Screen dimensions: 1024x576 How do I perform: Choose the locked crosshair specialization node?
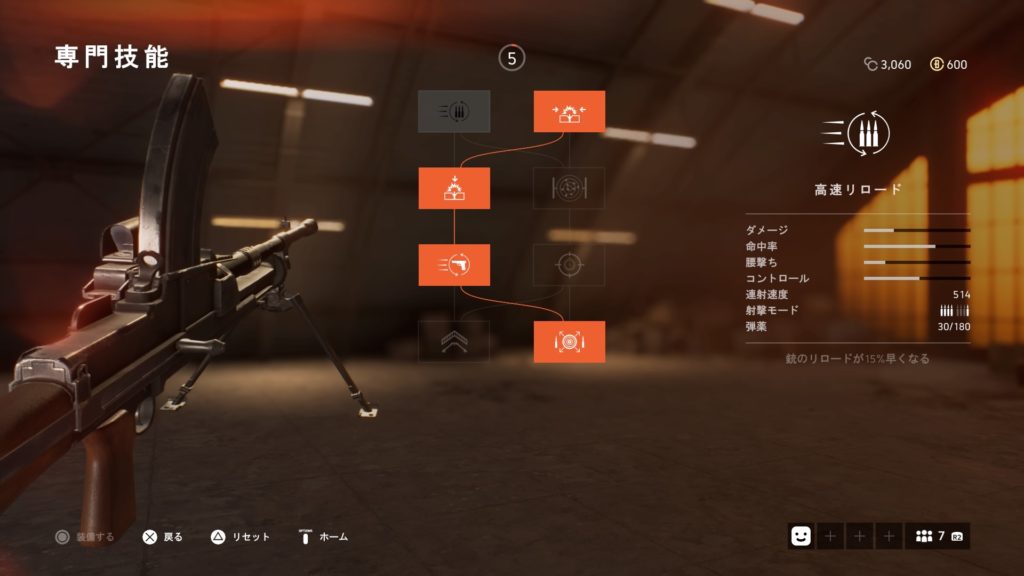click(x=569, y=265)
